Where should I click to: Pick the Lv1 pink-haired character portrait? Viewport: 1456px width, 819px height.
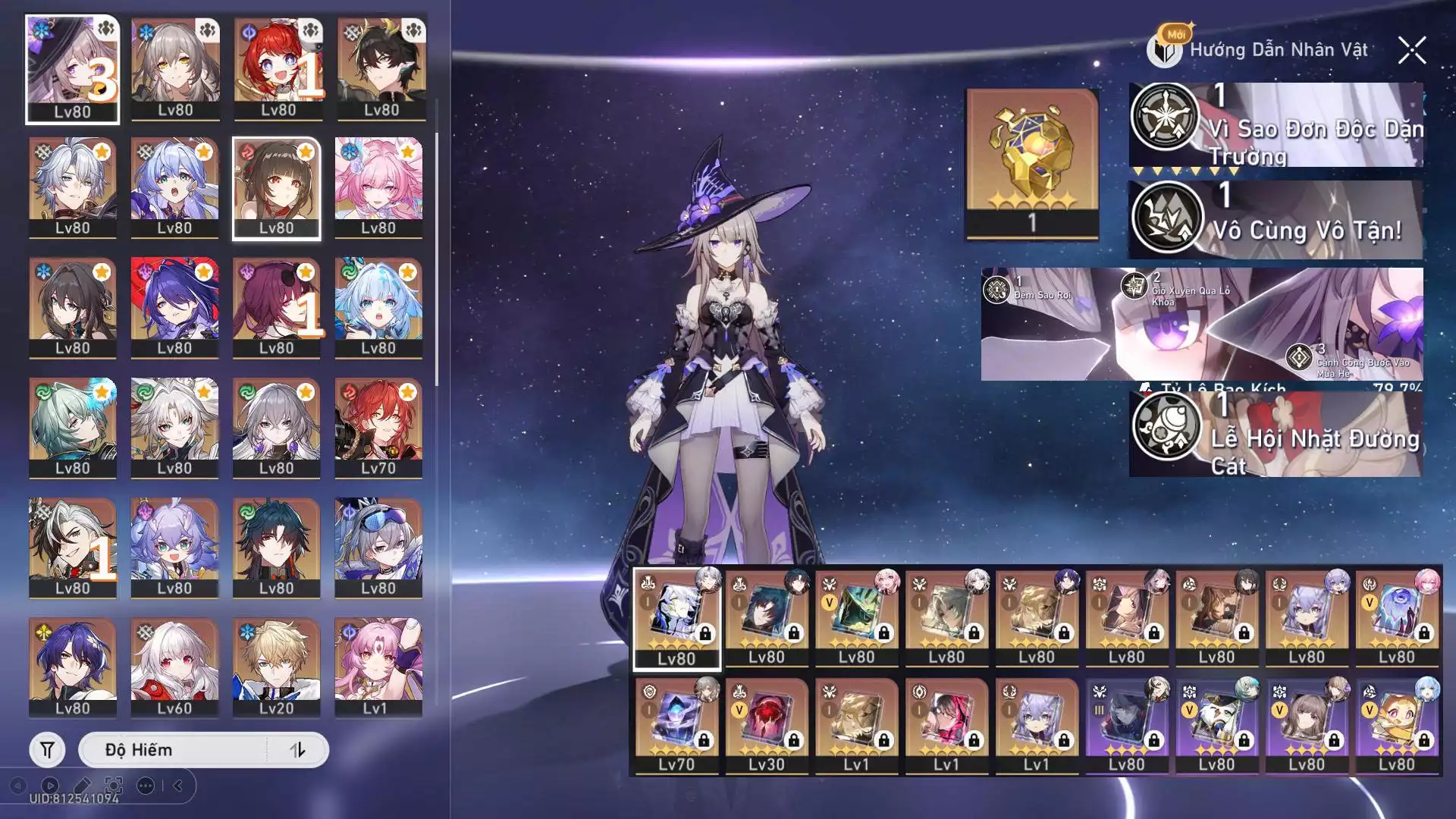click(378, 668)
